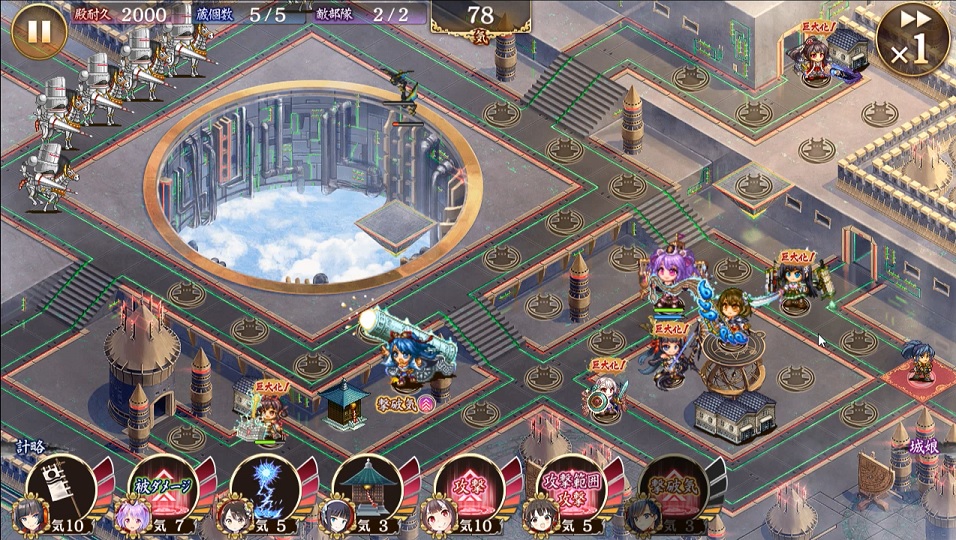
Task: Pause the battle
Action: (38, 32)
